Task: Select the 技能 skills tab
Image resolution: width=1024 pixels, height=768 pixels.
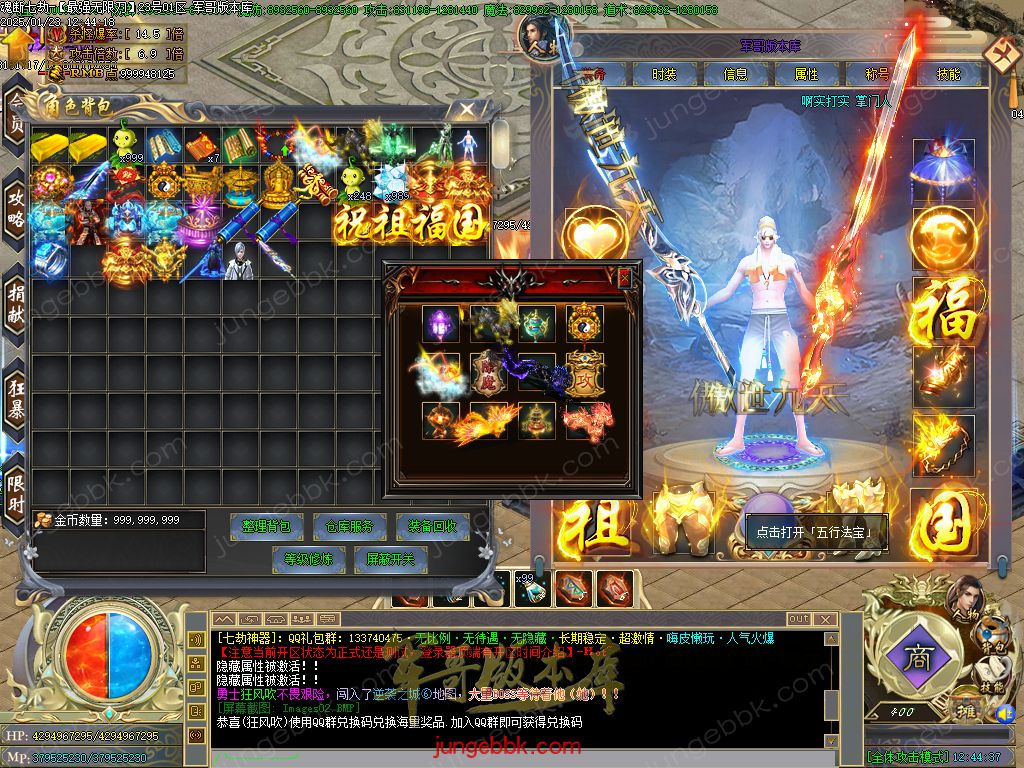Action: click(x=948, y=74)
